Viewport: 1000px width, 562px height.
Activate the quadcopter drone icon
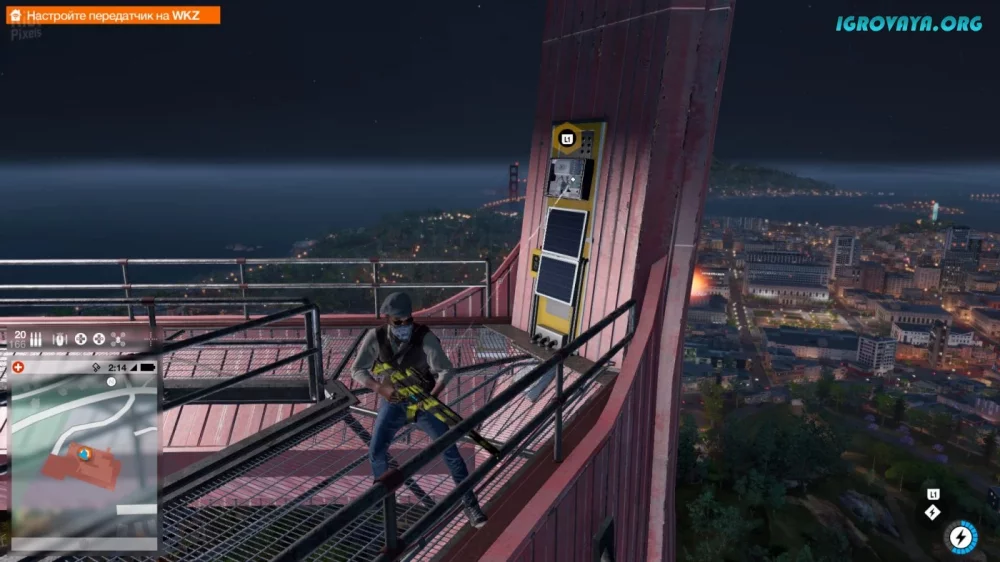pyautogui.click(x=118, y=339)
